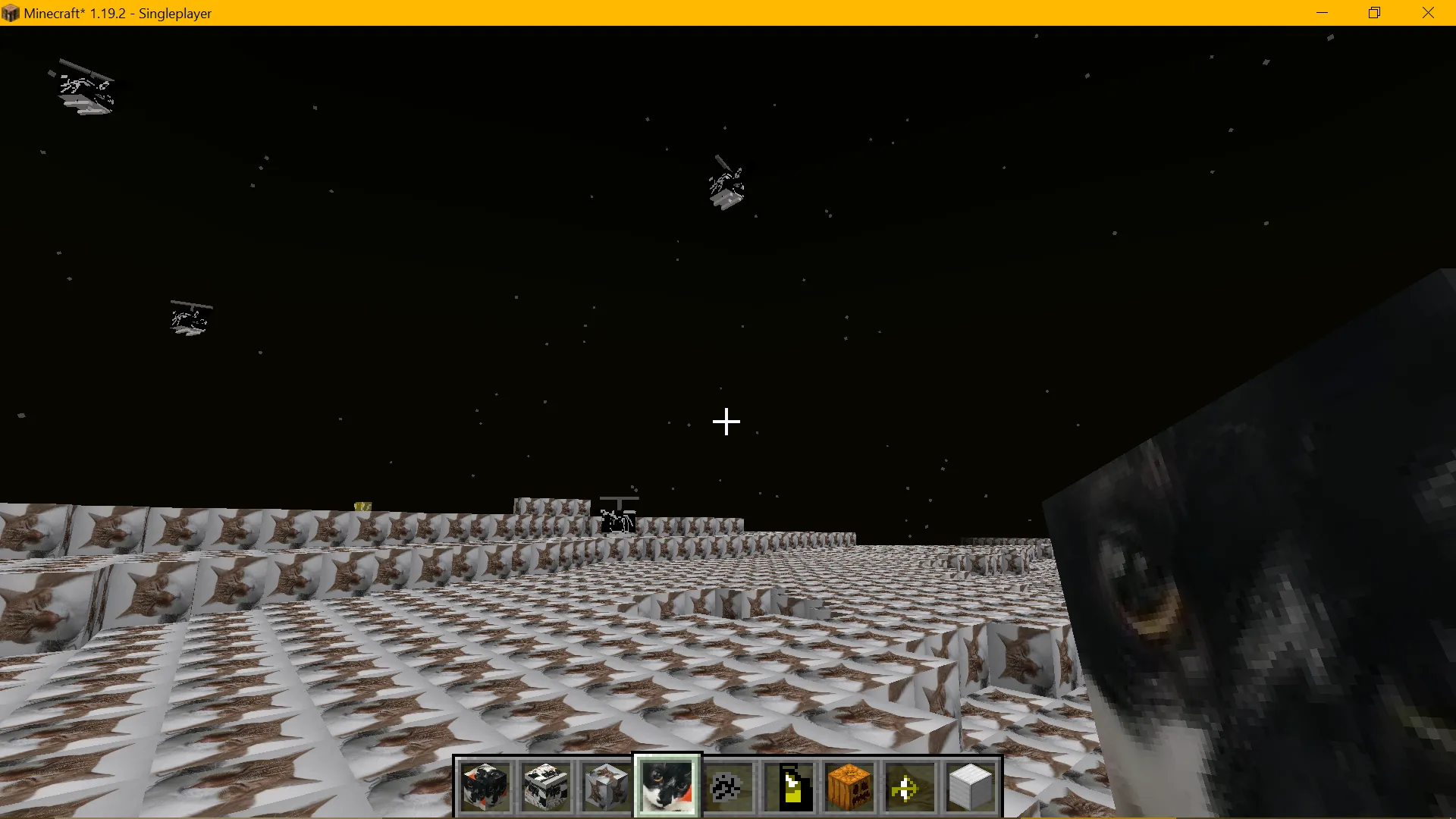Select the white quartz block in the last slot
1456x819 pixels.
tap(971, 786)
